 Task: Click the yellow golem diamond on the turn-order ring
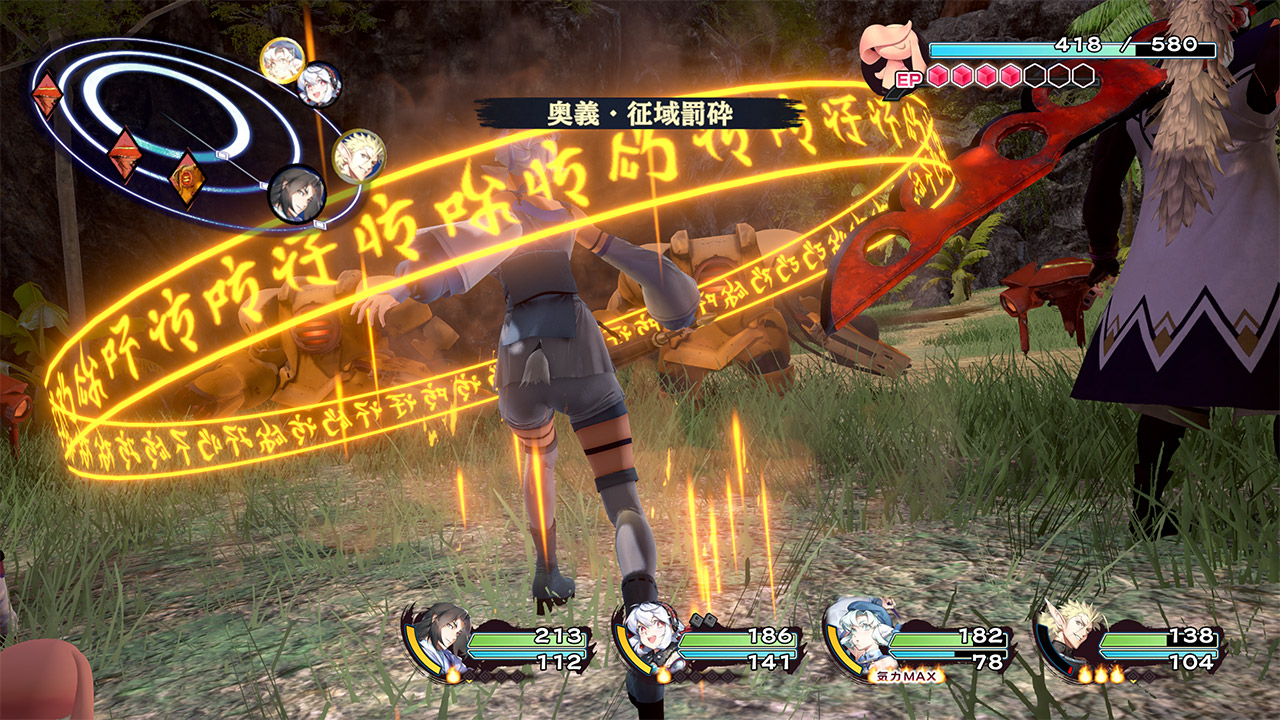click(x=186, y=178)
